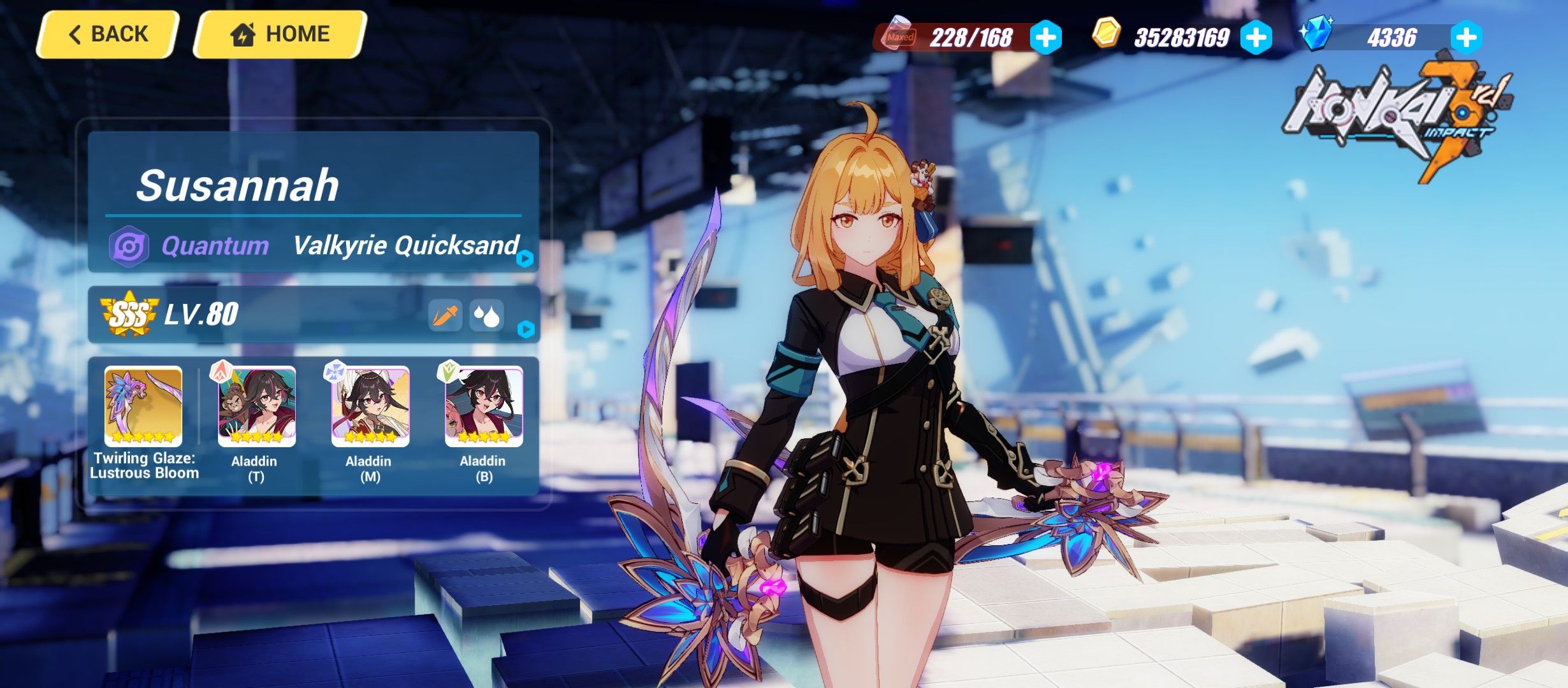Click the BACK tab
This screenshot has width=1568, height=688.
(x=107, y=34)
